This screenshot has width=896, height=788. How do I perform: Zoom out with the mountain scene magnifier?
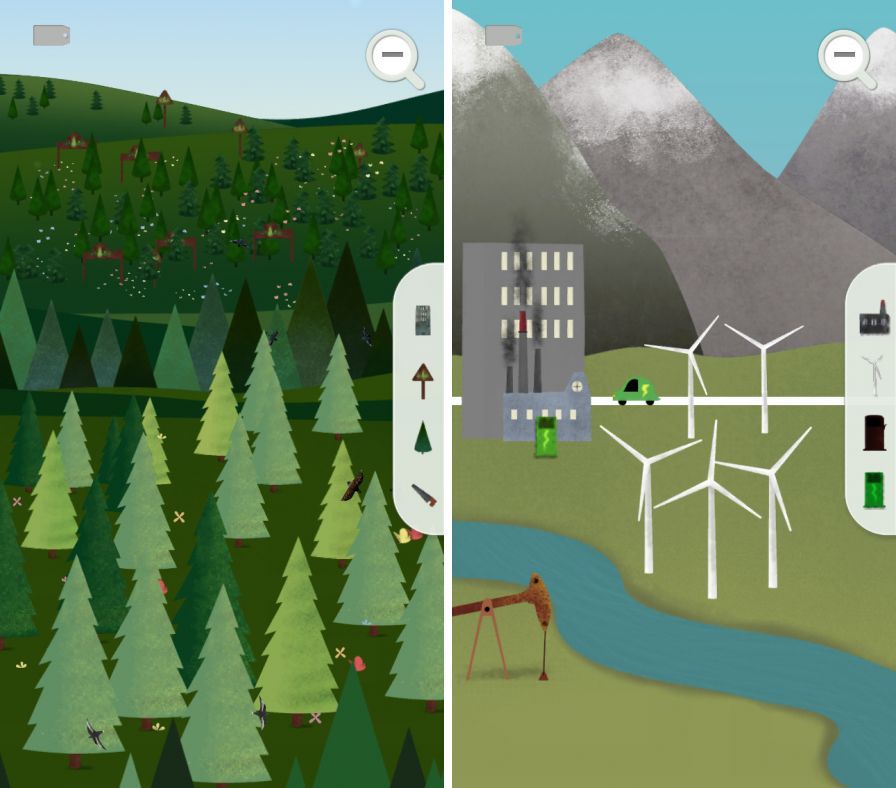point(845,55)
